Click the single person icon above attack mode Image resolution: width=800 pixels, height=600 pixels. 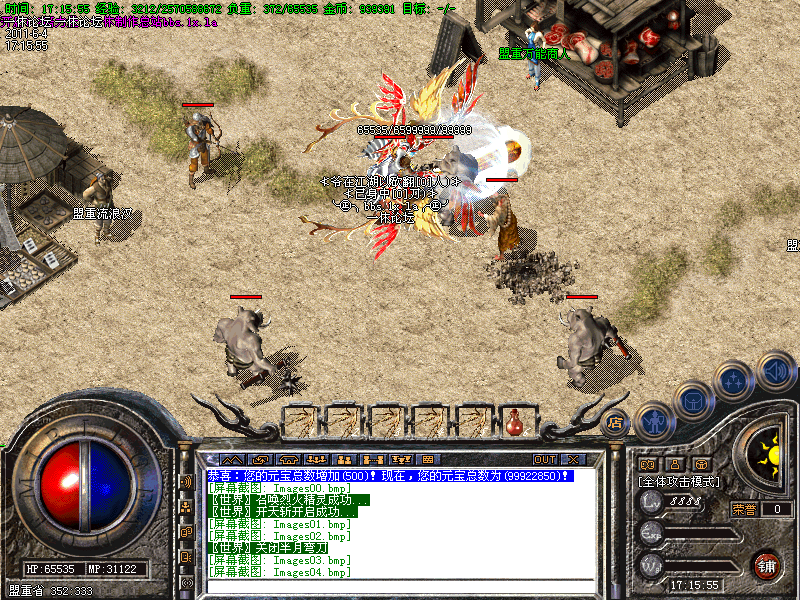674,464
